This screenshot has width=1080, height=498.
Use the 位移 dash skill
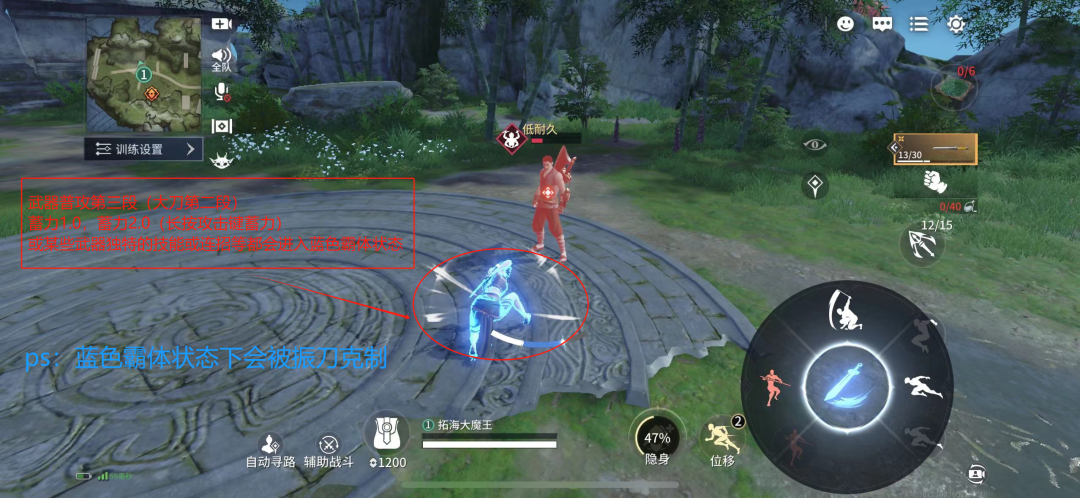point(722,437)
